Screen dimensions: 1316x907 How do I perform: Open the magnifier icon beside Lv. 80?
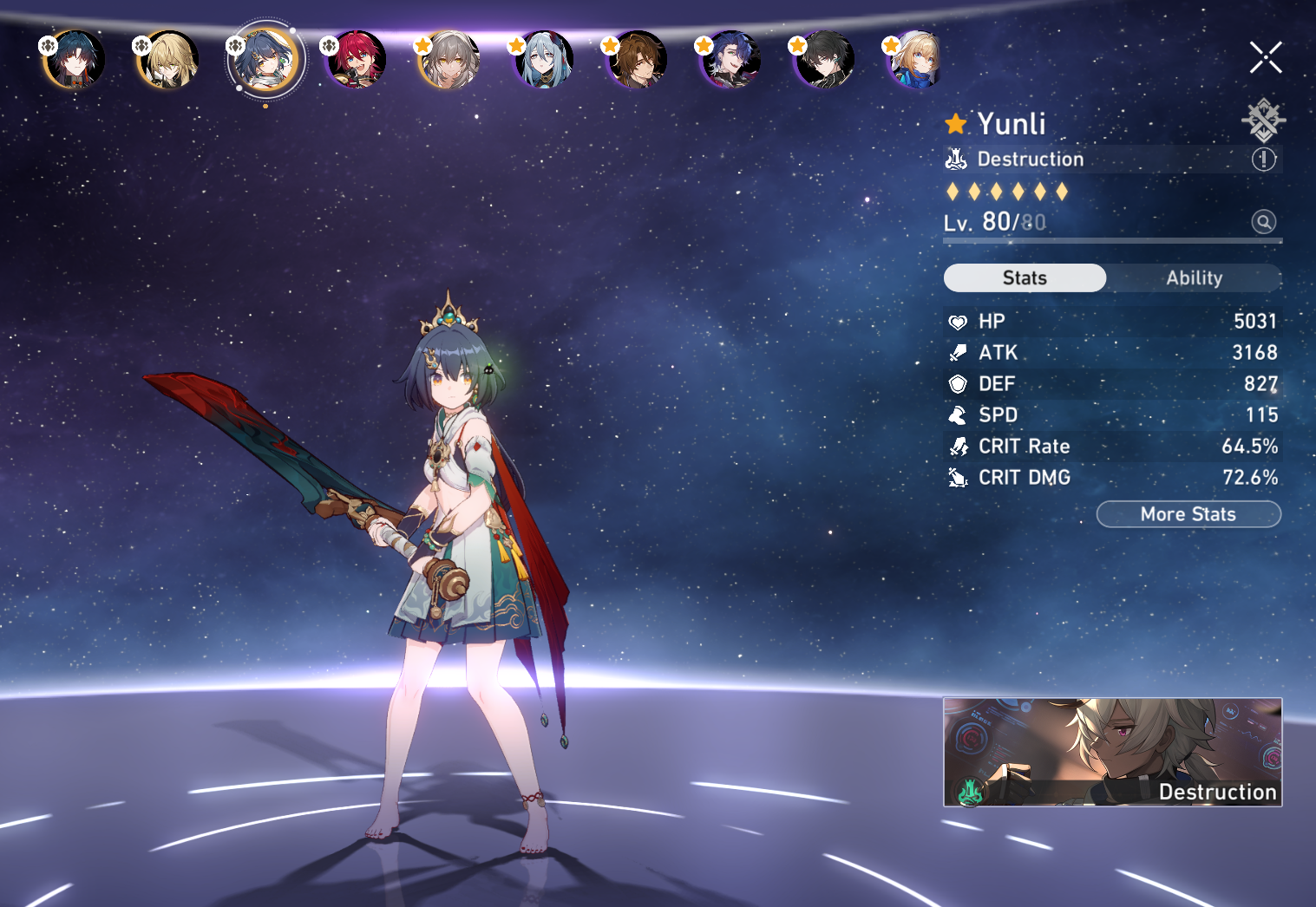coord(1263,222)
